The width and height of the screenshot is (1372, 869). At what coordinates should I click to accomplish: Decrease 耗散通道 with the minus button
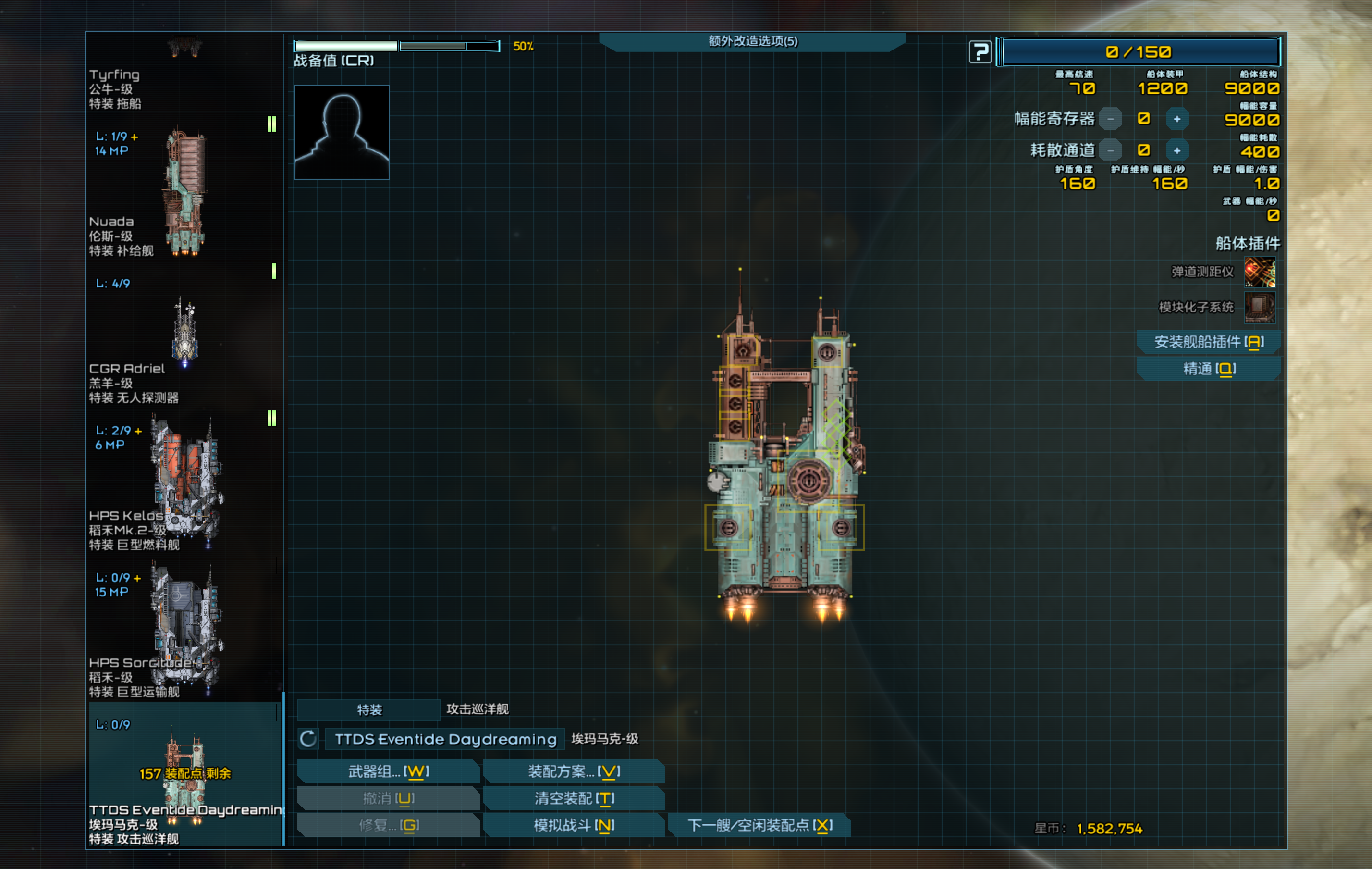tap(1110, 150)
